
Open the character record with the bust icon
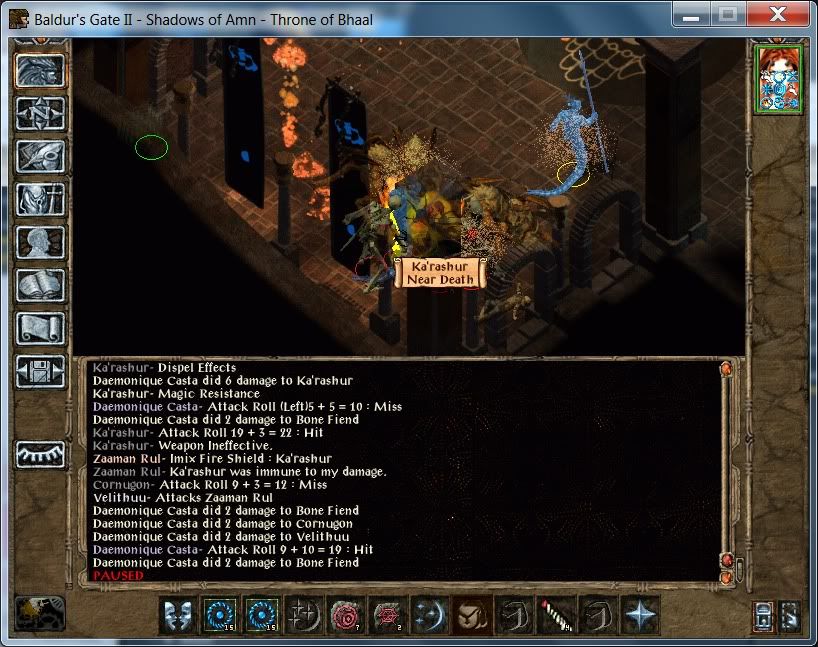tap(41, 242)
